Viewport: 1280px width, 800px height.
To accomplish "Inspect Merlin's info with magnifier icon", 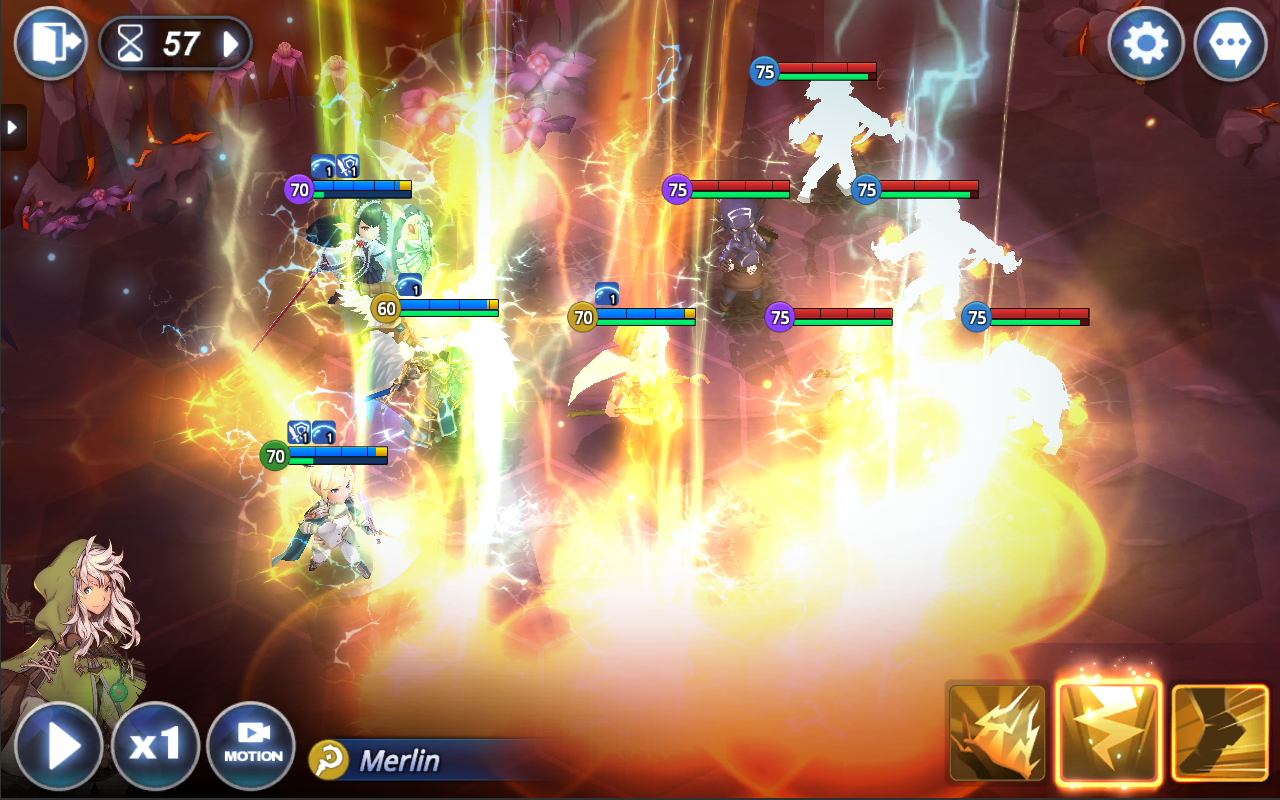I will (328, 760).
